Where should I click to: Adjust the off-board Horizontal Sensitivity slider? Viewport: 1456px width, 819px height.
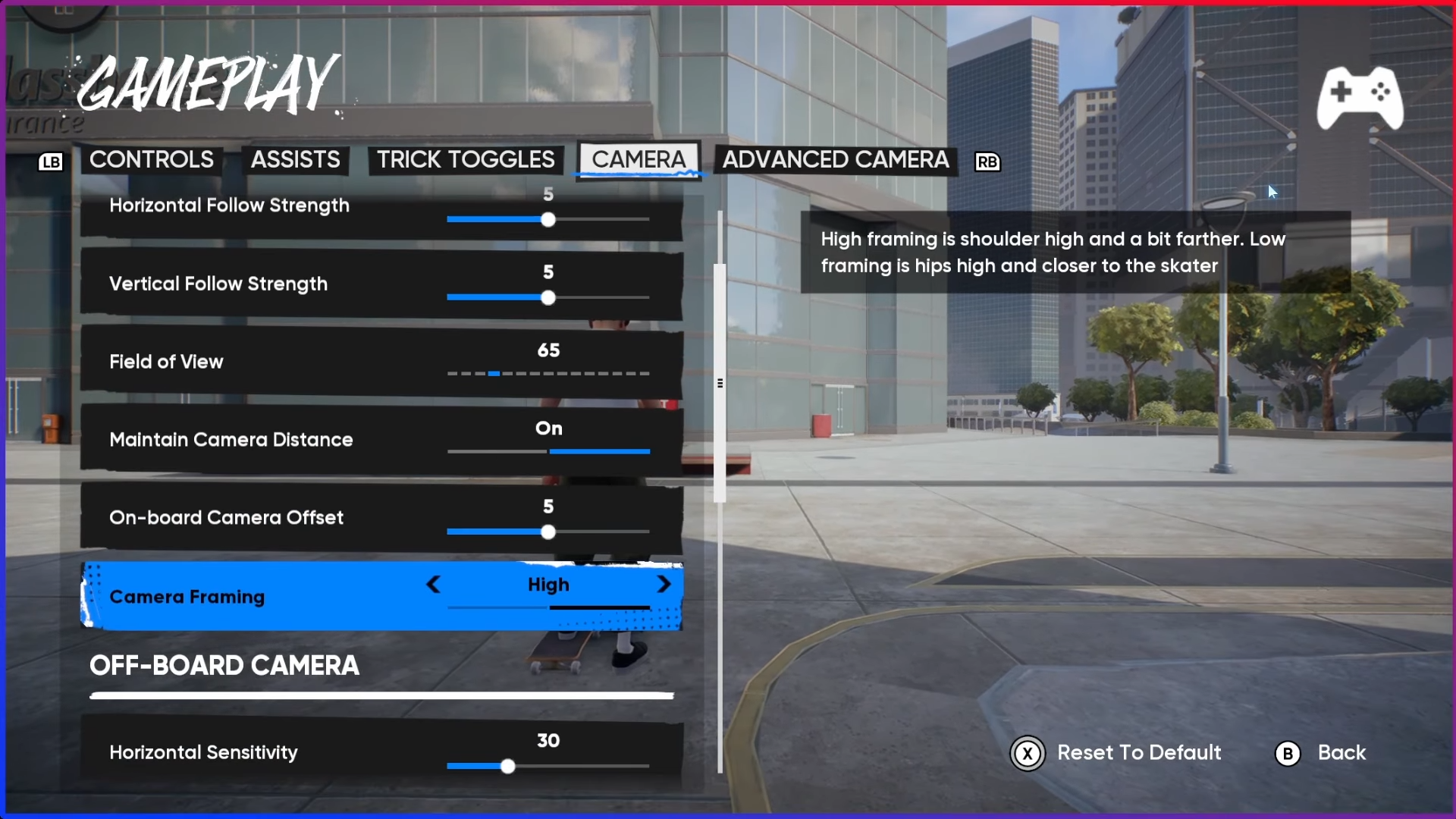508,767
